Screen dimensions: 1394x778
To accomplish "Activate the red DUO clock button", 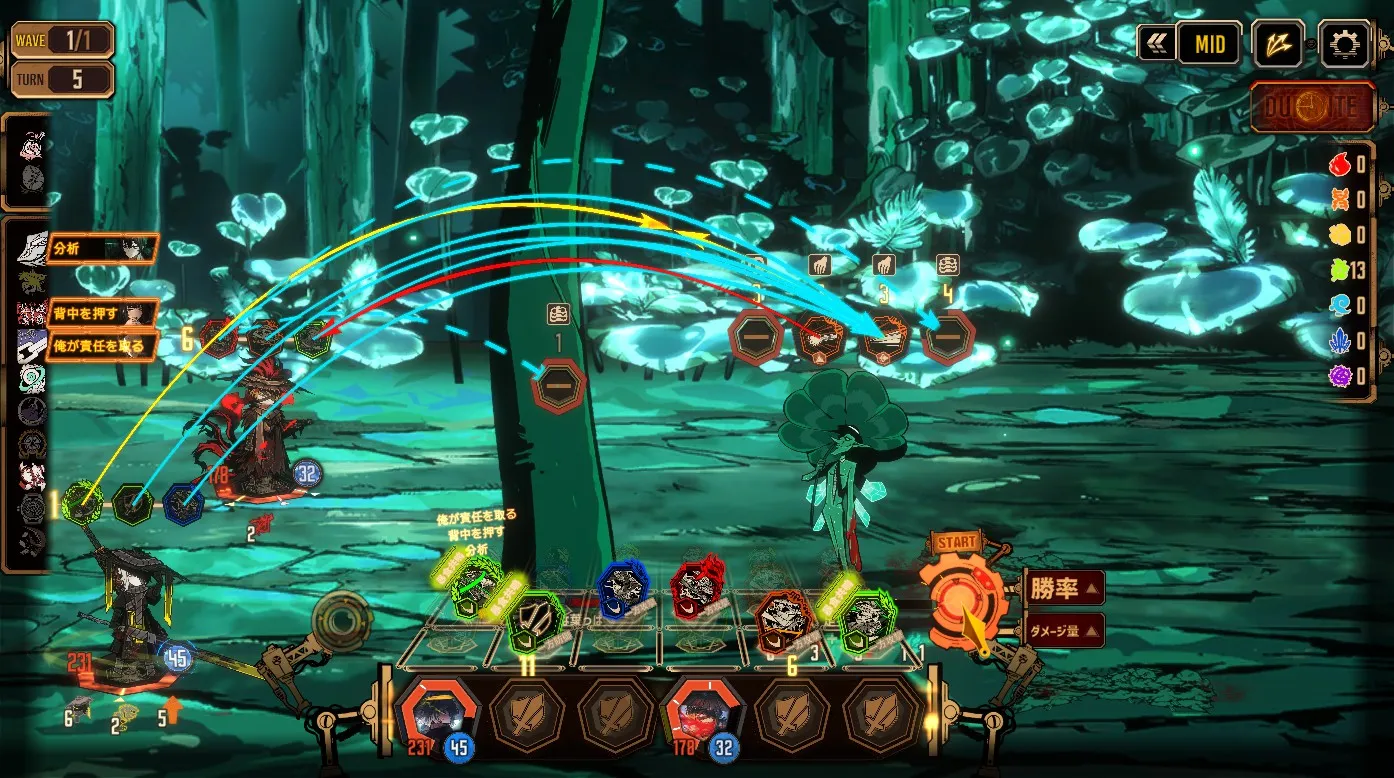I will click(1312, 108).
